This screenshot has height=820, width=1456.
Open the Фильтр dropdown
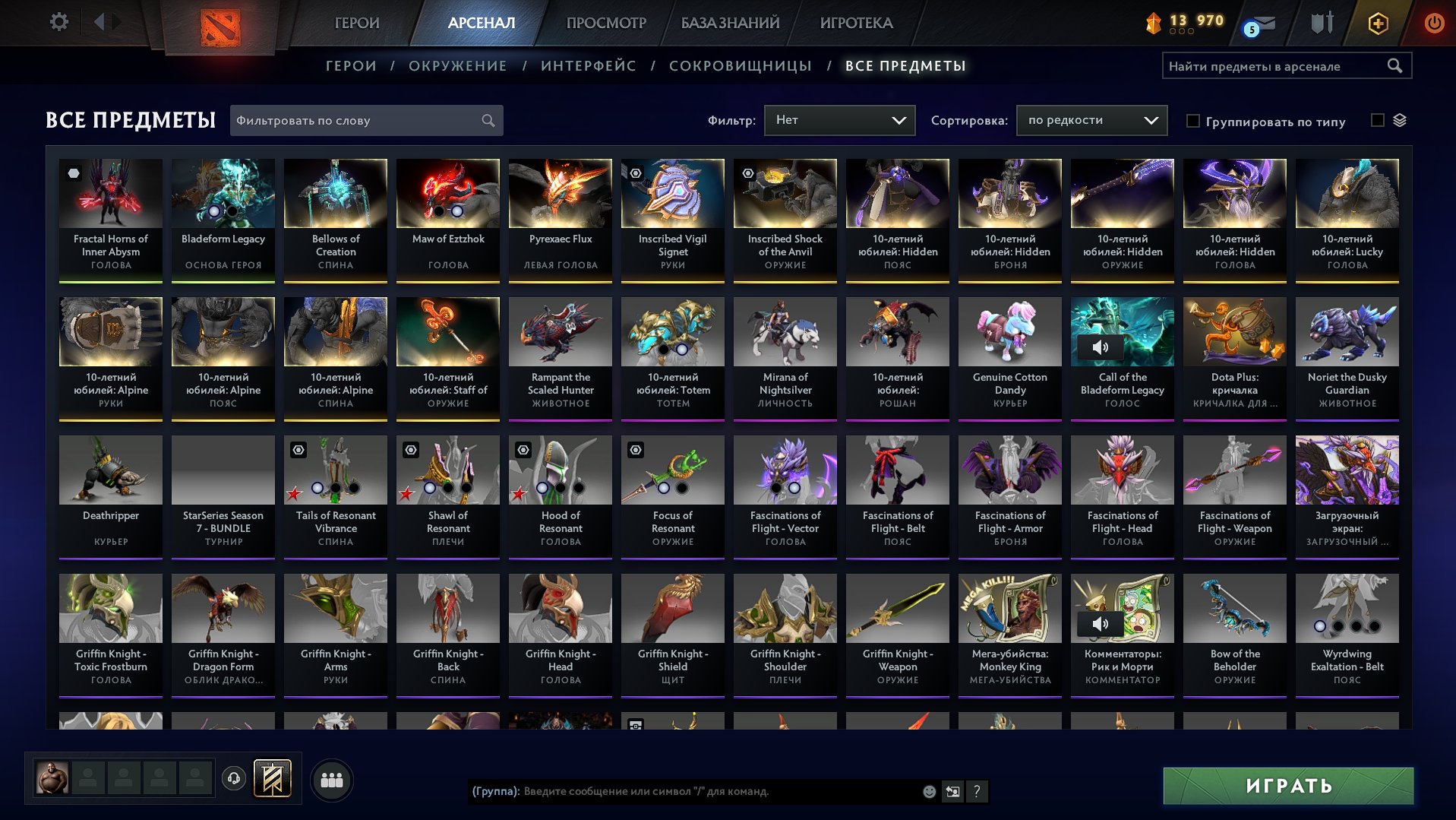pos(839,119)
